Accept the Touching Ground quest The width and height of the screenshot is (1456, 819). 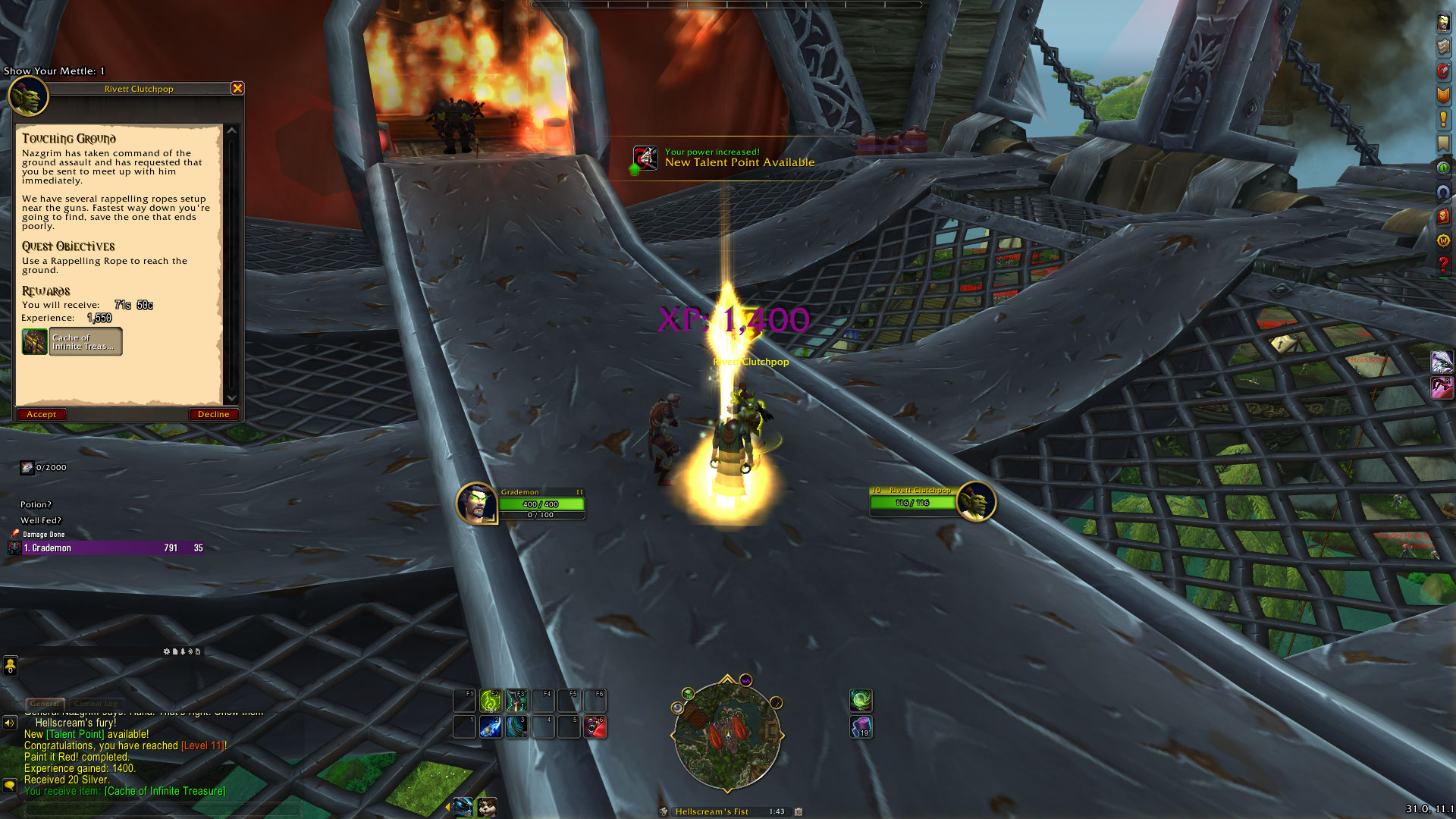tap(42, 415)
